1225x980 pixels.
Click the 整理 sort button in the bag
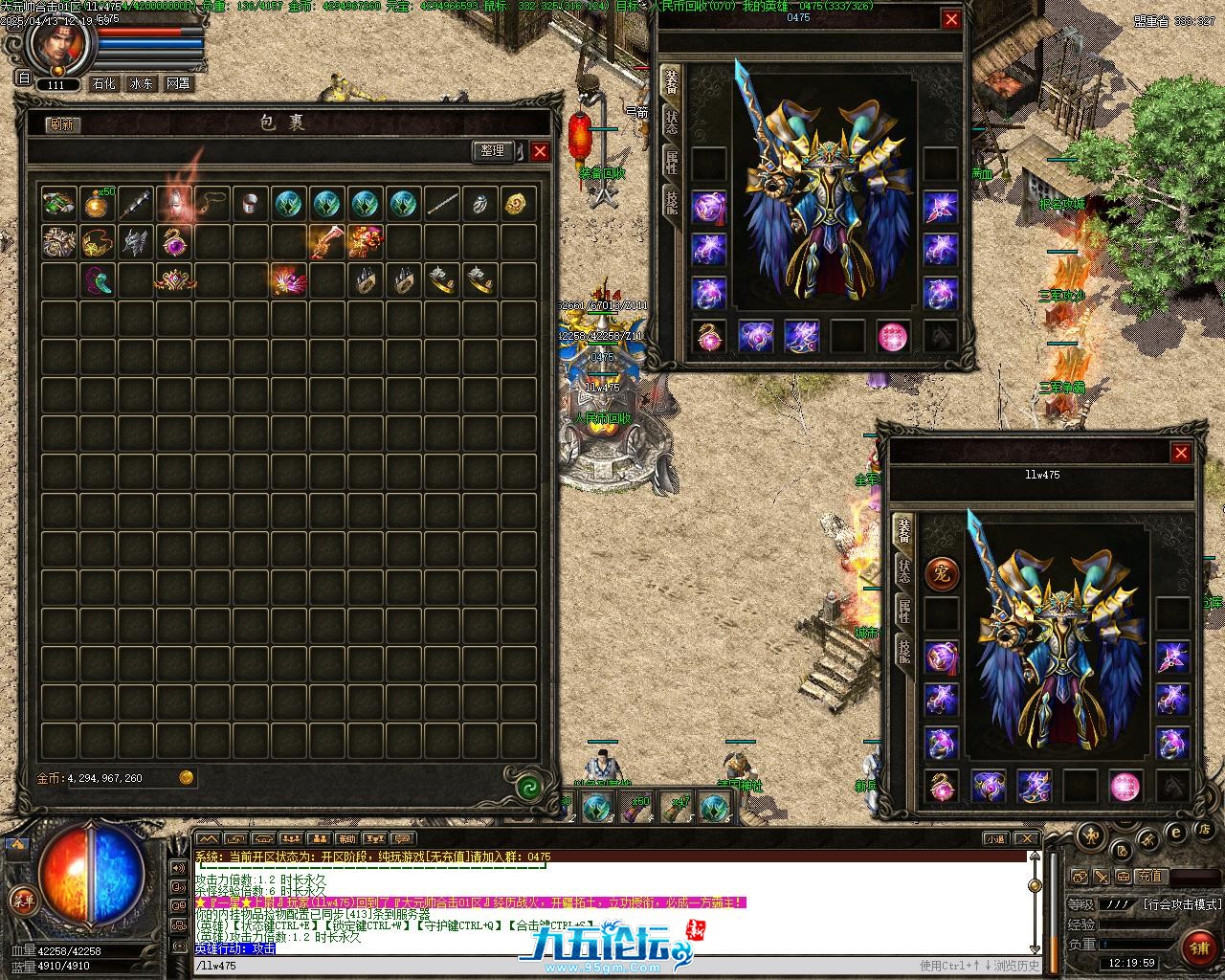pyautogui.click(x=492, y=151)
